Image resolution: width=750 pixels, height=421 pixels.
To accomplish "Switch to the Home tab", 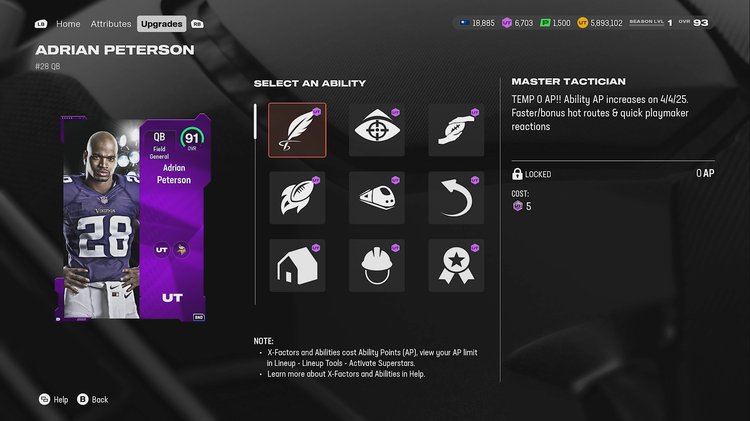I will tap(68, 23).
